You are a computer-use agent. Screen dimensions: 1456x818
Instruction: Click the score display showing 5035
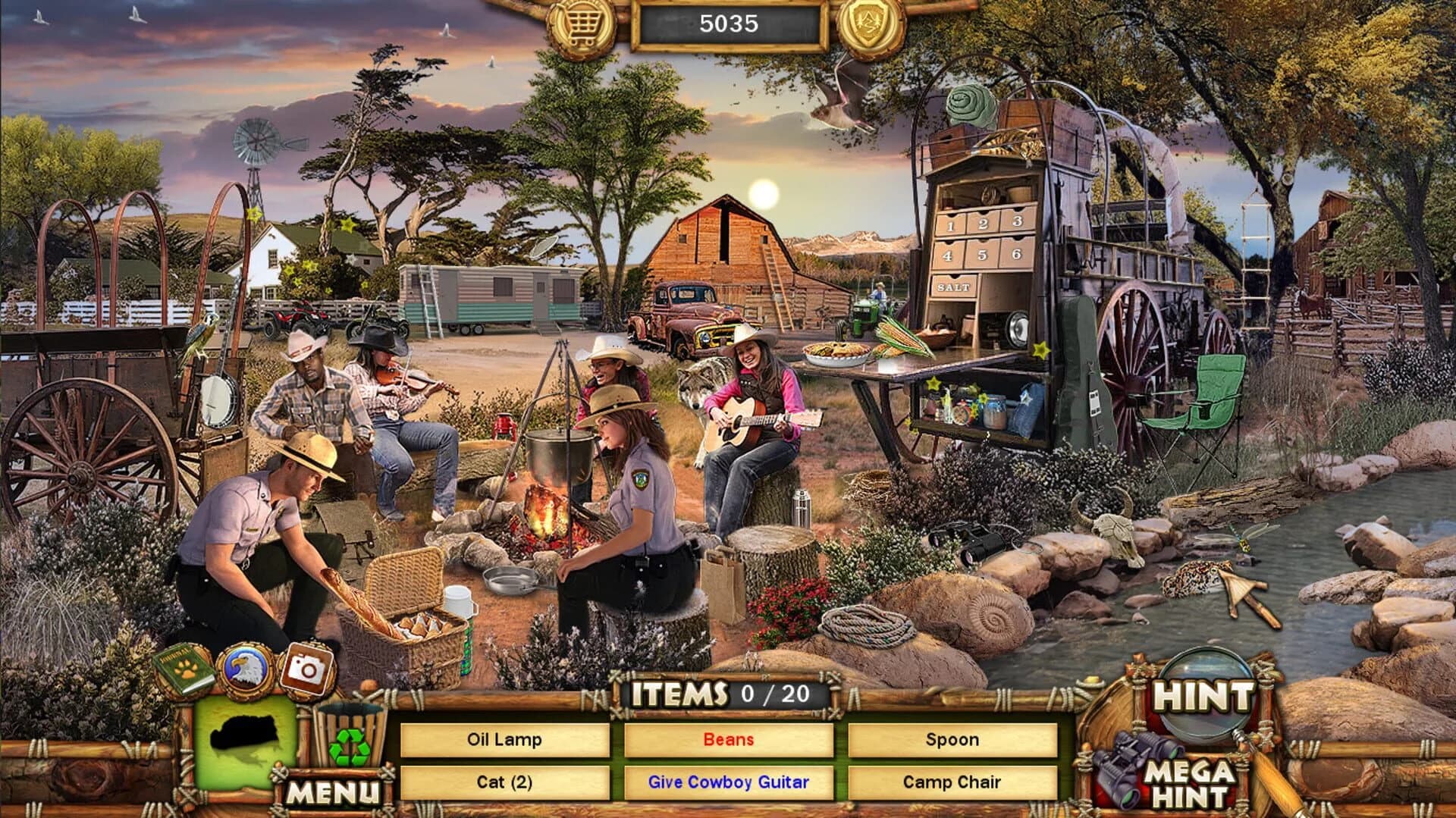click(x=730, y=24)
